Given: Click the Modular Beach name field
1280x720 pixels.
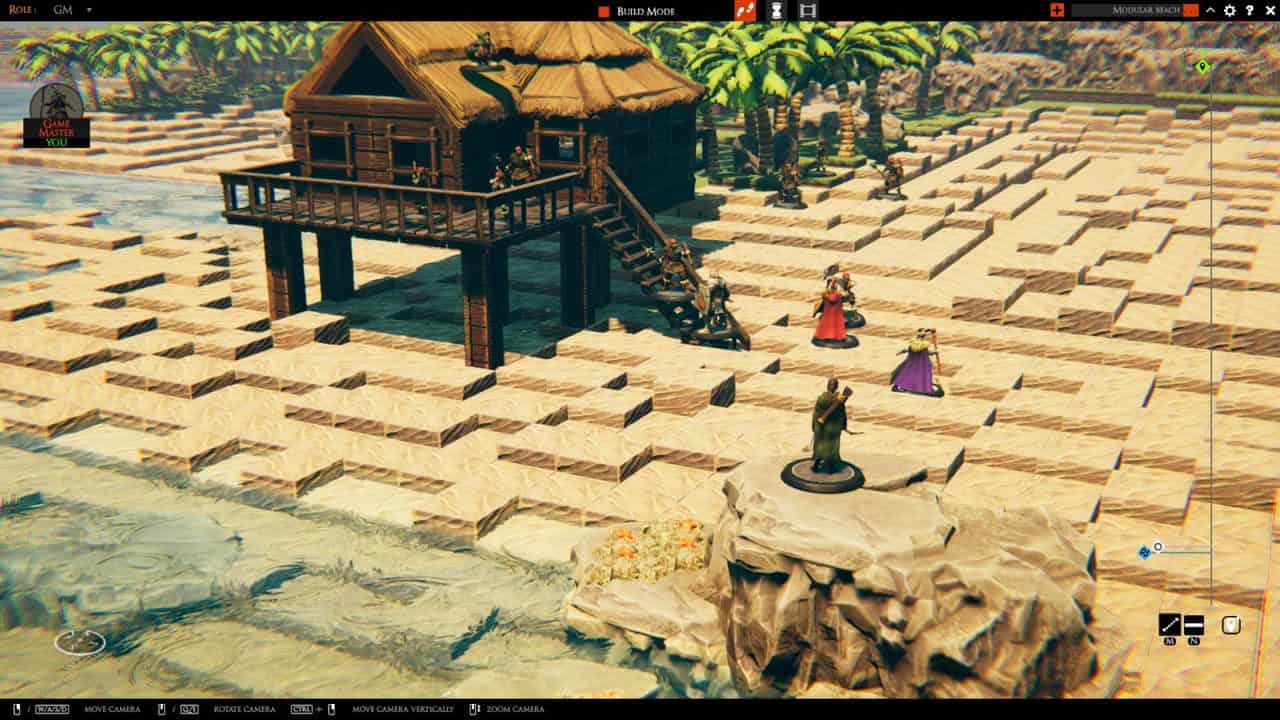Looking at the screenshot, I should click(1146, 10).
